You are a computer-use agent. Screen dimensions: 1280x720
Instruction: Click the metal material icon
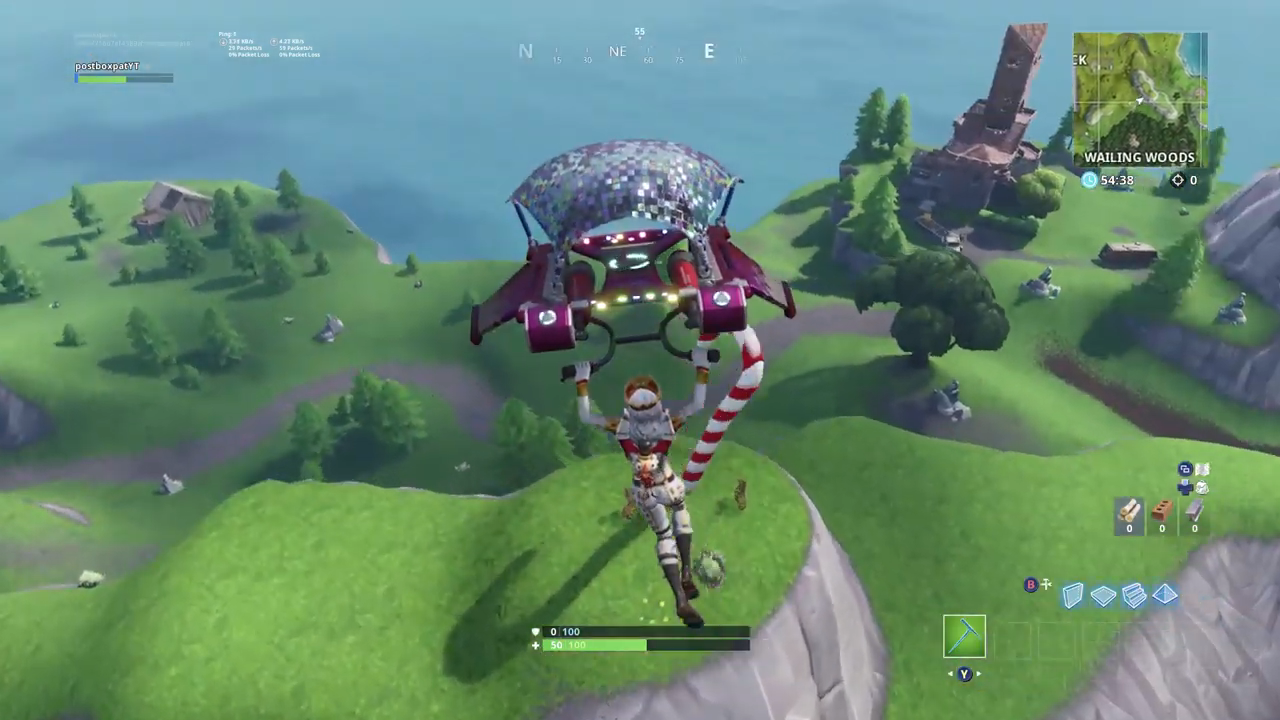tap(1194, 513)
